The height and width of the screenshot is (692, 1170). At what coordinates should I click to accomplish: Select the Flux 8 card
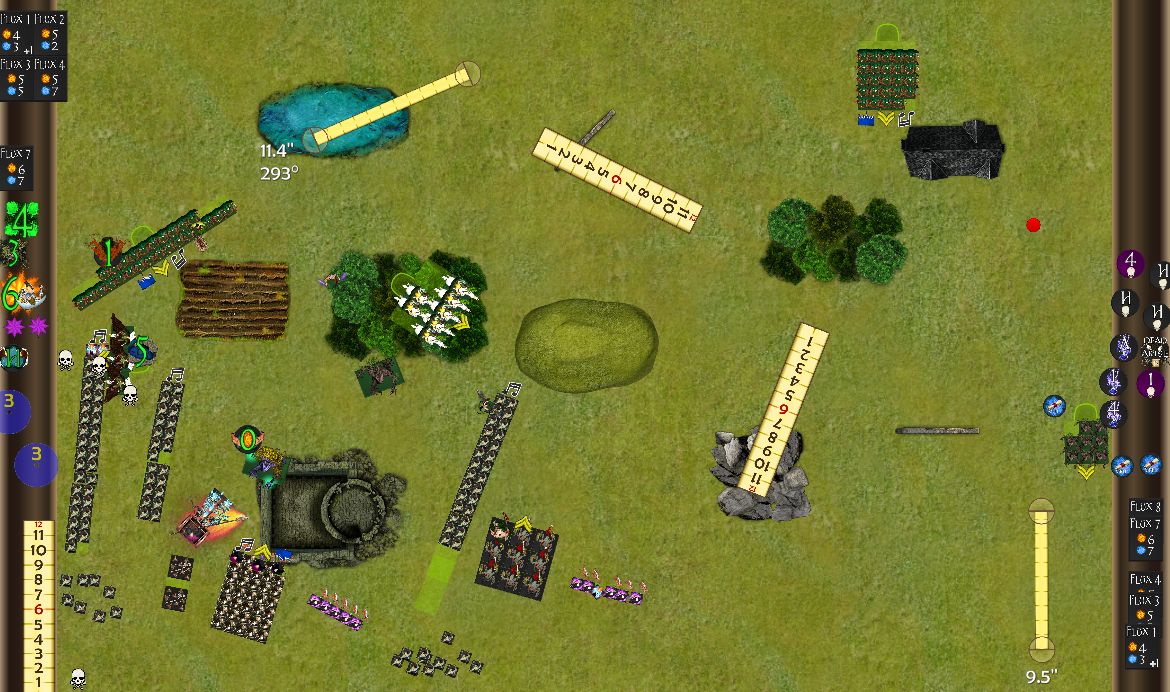(1145, 507)
